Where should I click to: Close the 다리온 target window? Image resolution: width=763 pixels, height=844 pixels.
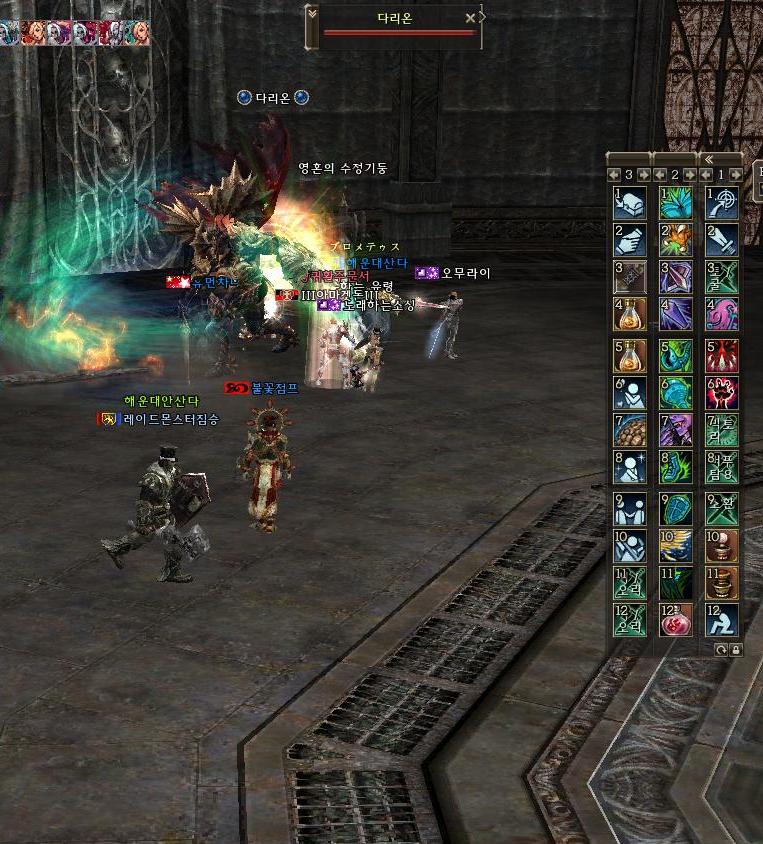click(470, 18)
